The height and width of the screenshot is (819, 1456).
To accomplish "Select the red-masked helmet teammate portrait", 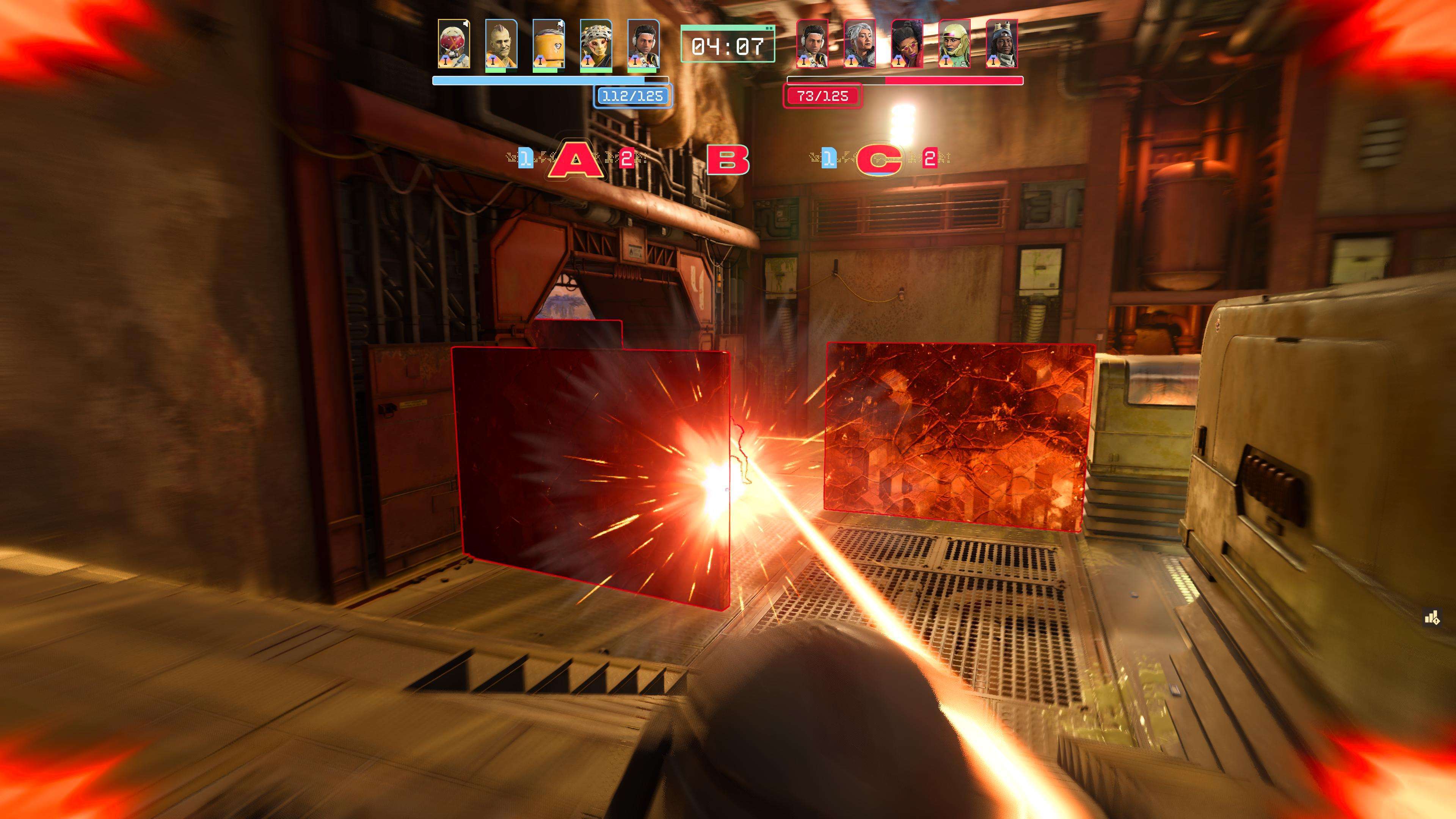I will click(453, 44).
